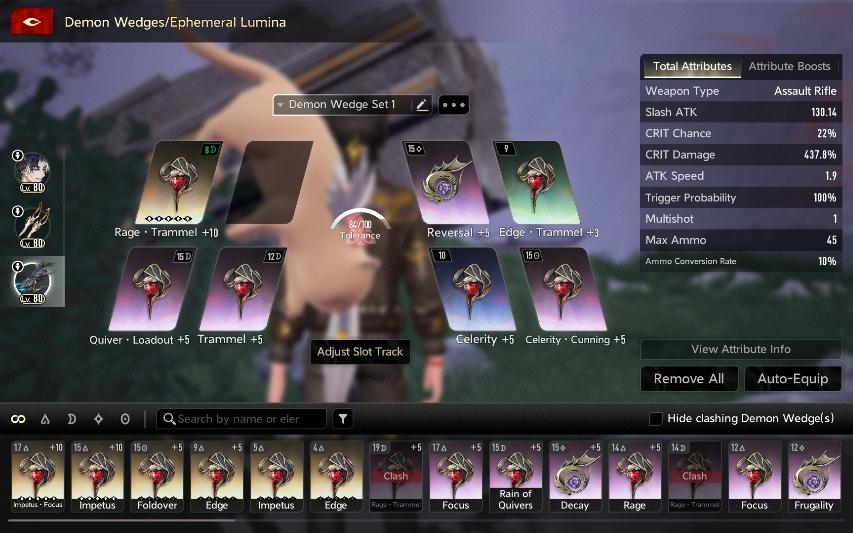
Task: Select the Frugality wedge in the inventory
Action: [814, 476]
